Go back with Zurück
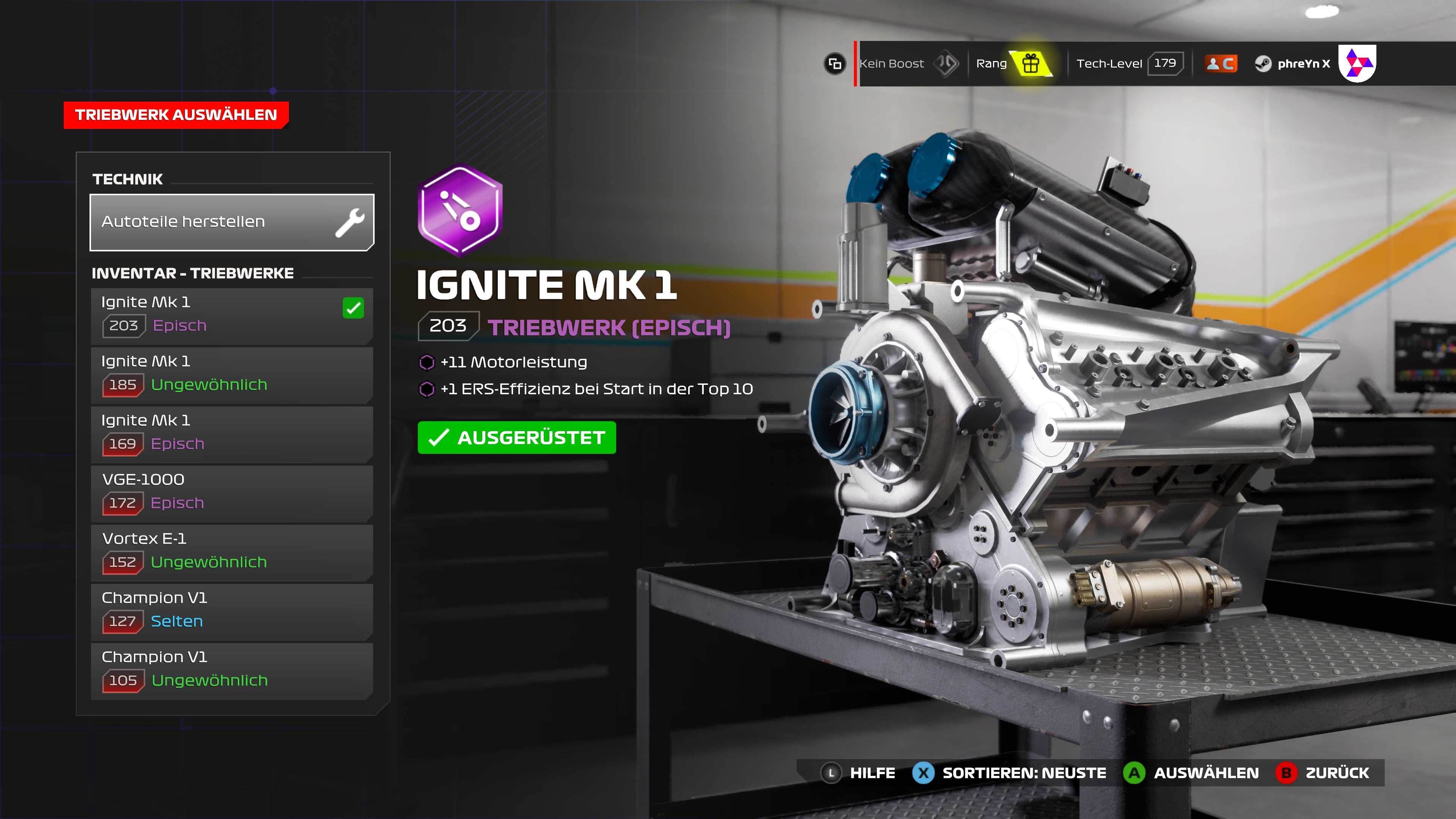Screen dimensions: 1456x819 [1323, 773]
